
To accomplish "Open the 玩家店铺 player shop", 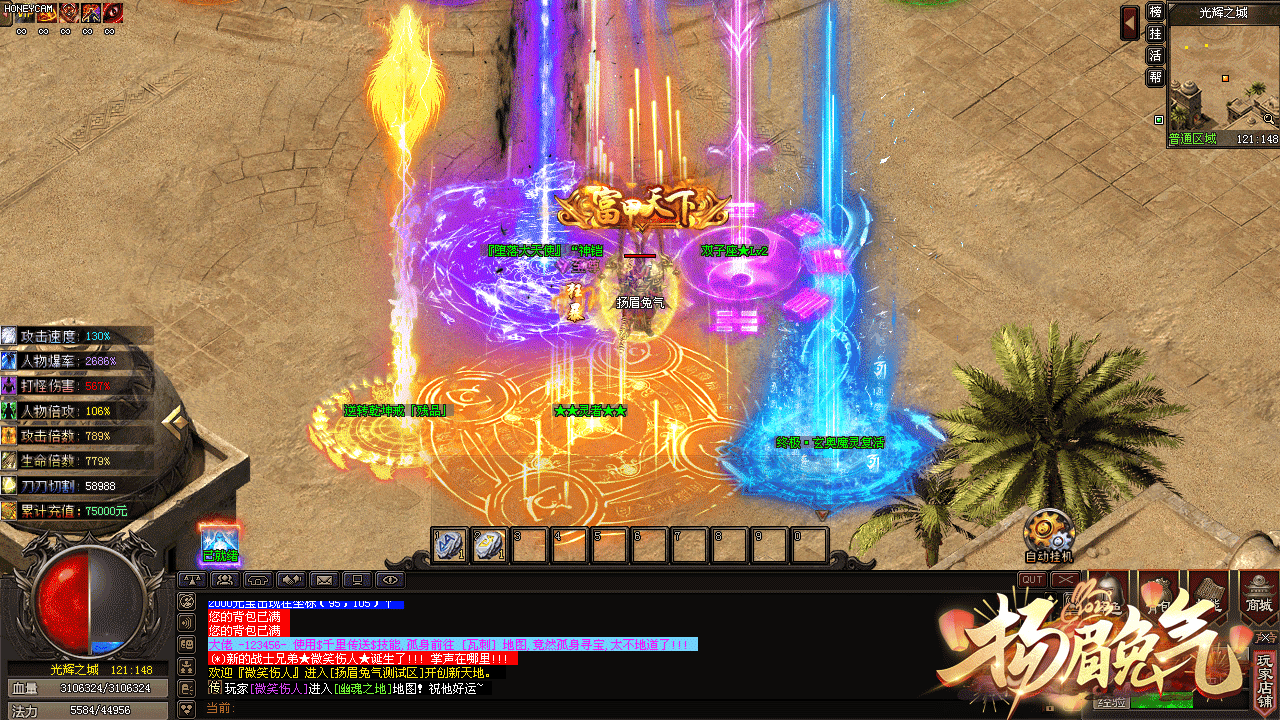I will [1266, 679].
